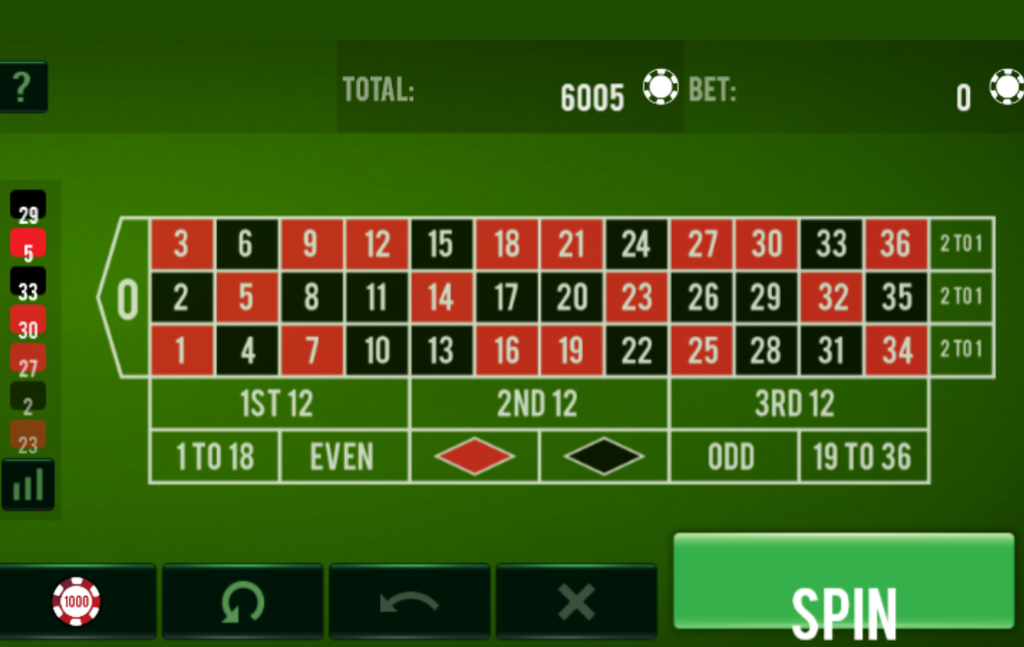Undo the last bet with the curved arrow
This screenshot has height=647, width=1024.
[409, 601]
